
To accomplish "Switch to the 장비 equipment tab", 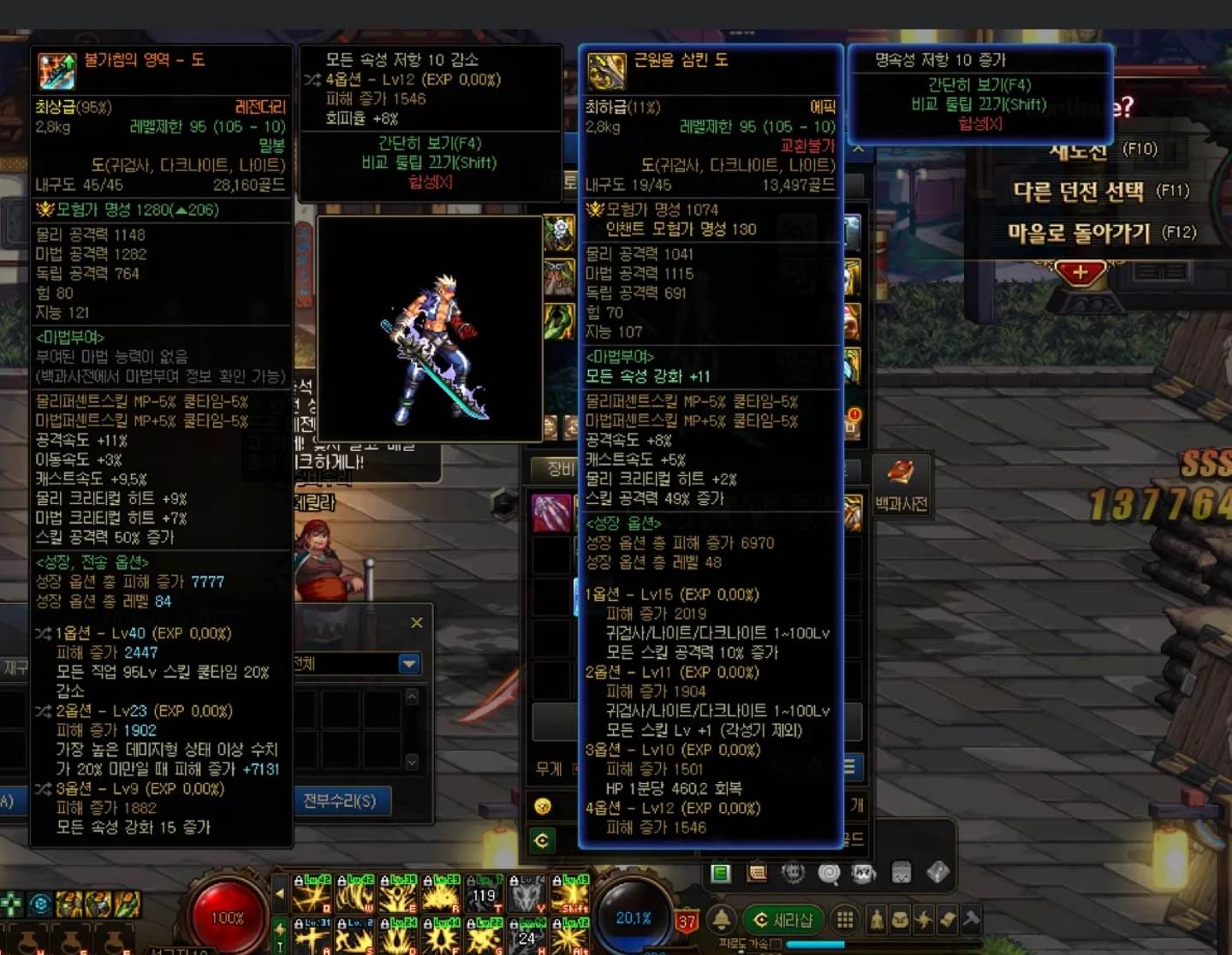I will click(x=559, y=468).
